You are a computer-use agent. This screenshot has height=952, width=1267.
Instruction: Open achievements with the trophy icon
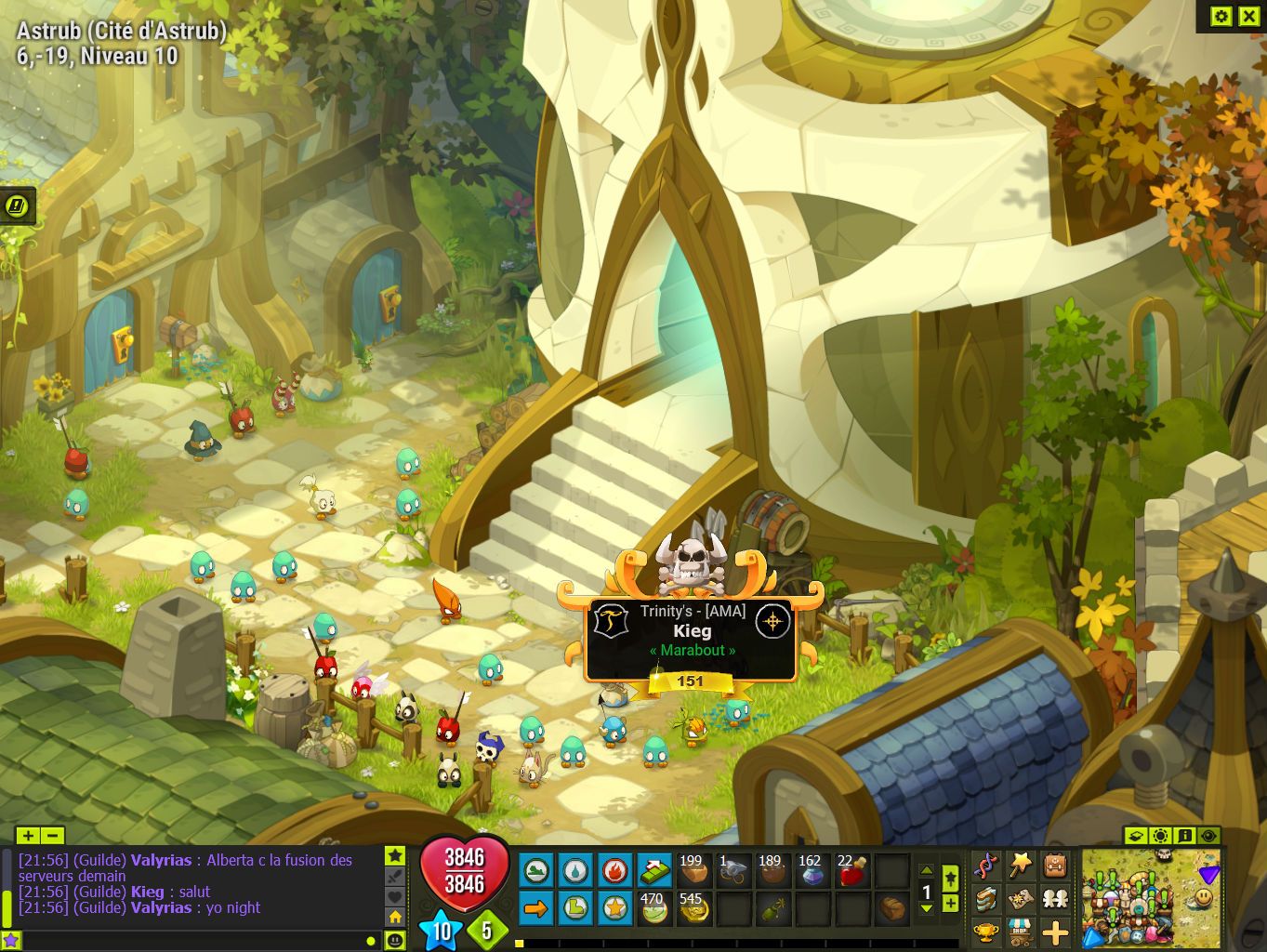(985, 932)
